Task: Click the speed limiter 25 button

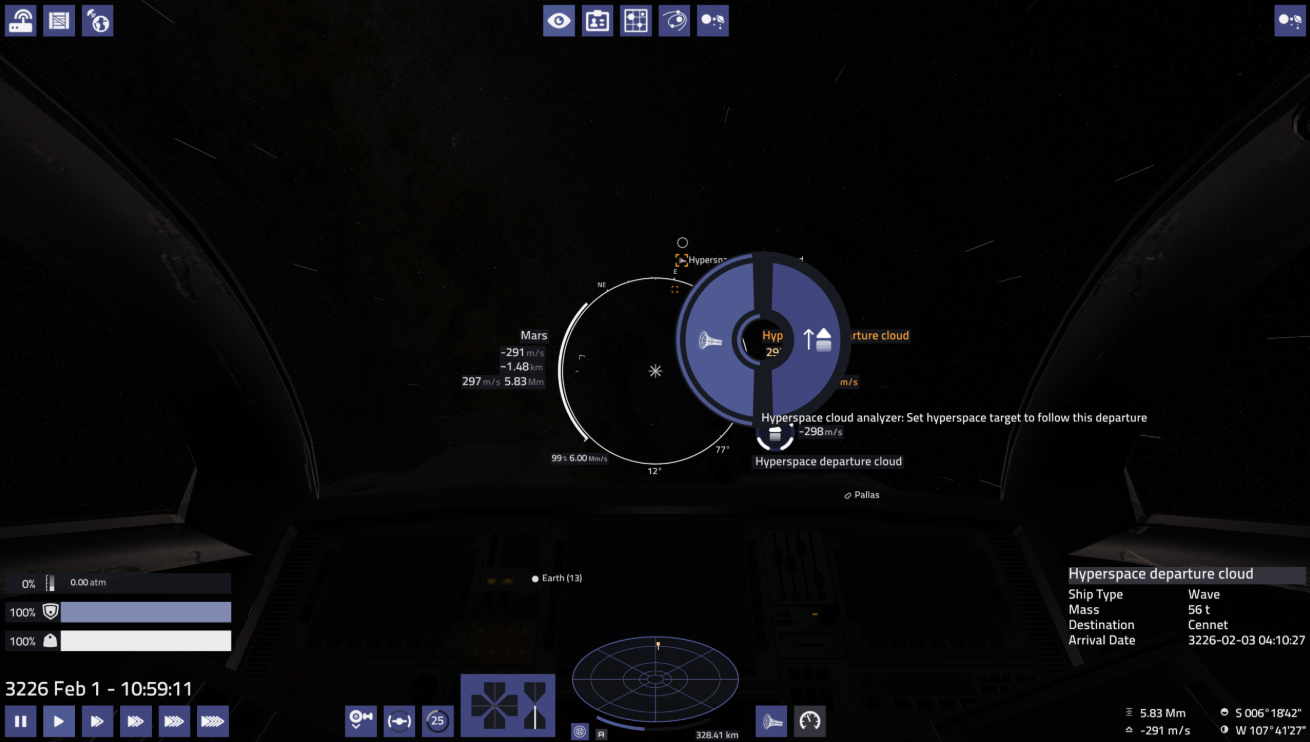Action: click(437, 720)
